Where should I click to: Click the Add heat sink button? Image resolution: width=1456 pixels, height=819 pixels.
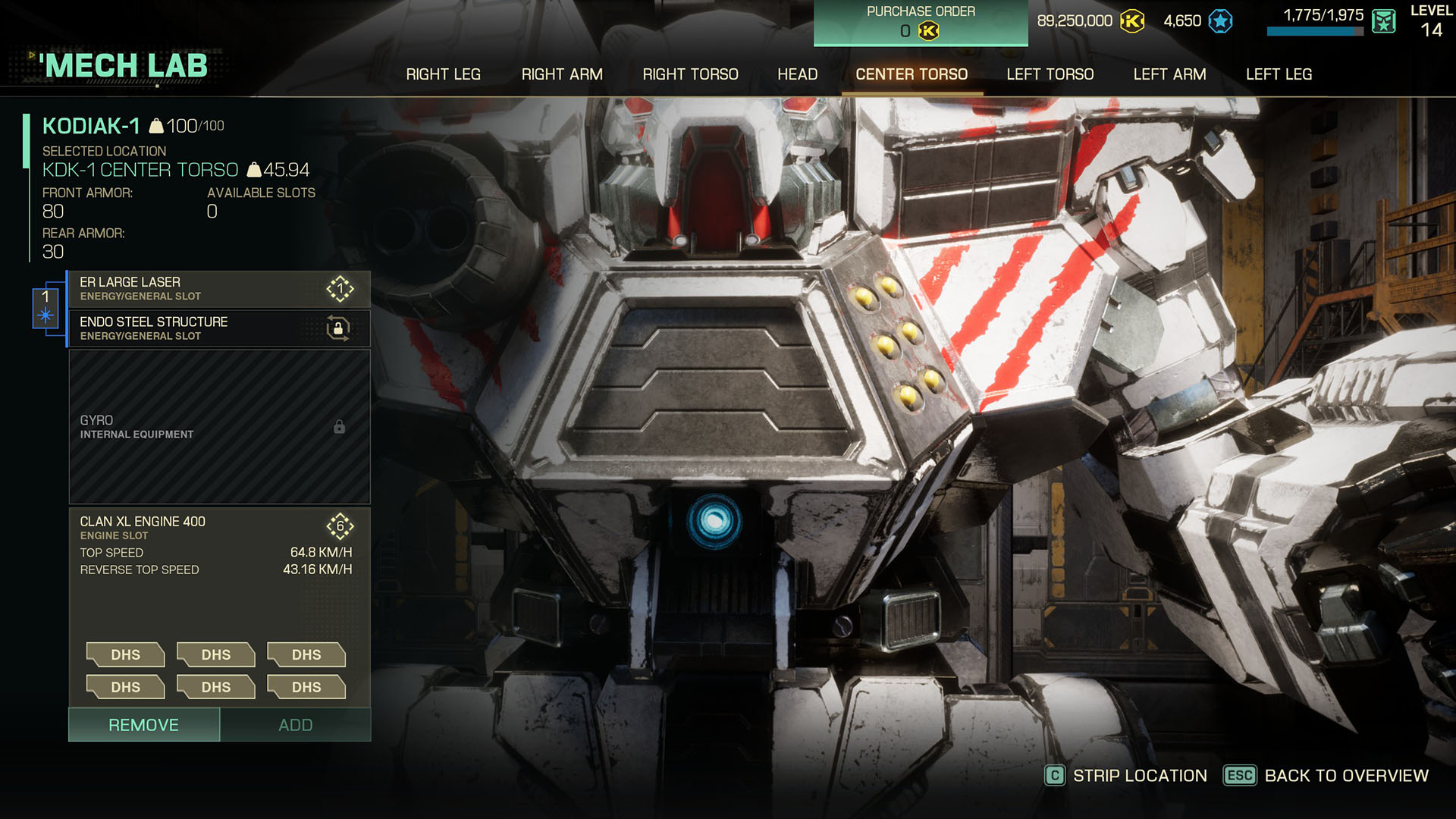(x=295, y=725)
